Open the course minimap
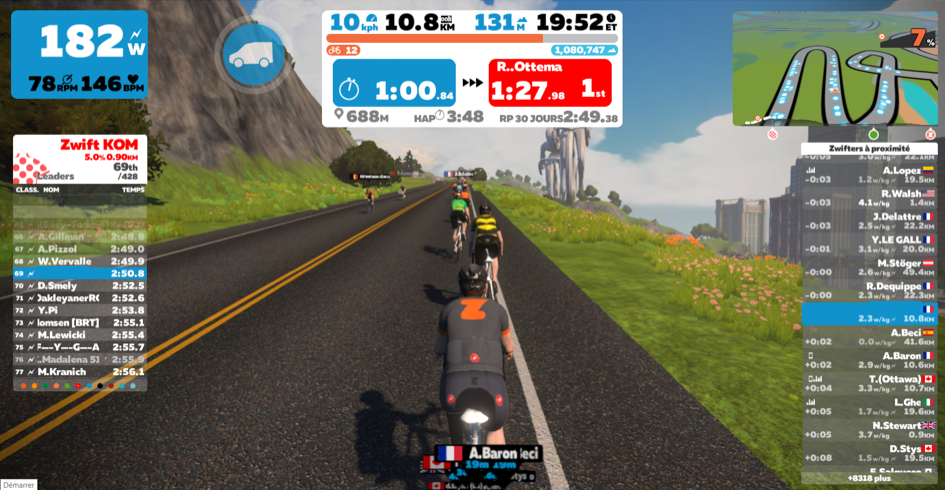 834,68
